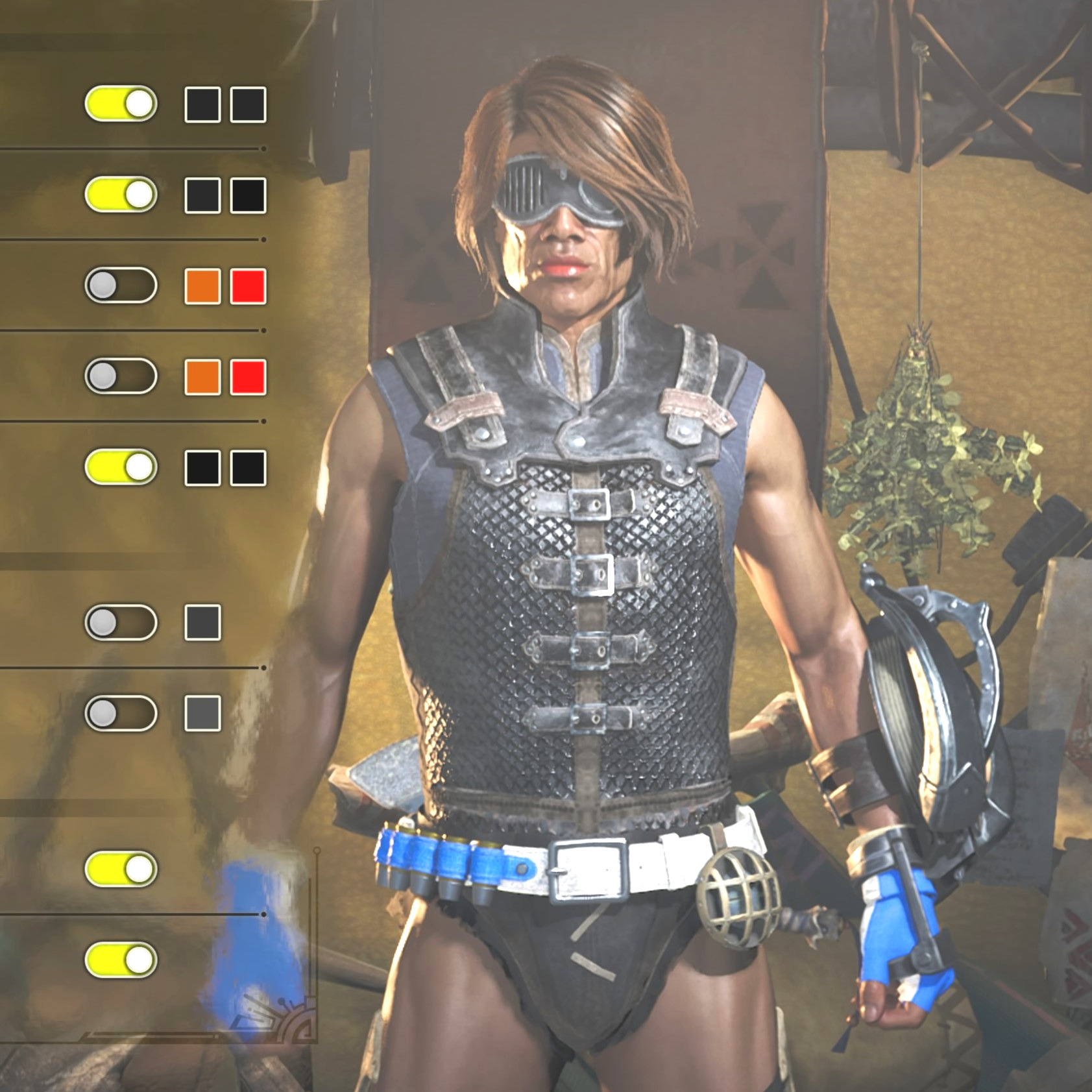Viewport: 1092px width, 1092px height.
Task: Switch off the bottommost yellow toggle
Action: pyautogui.click(x=121, y=960)
